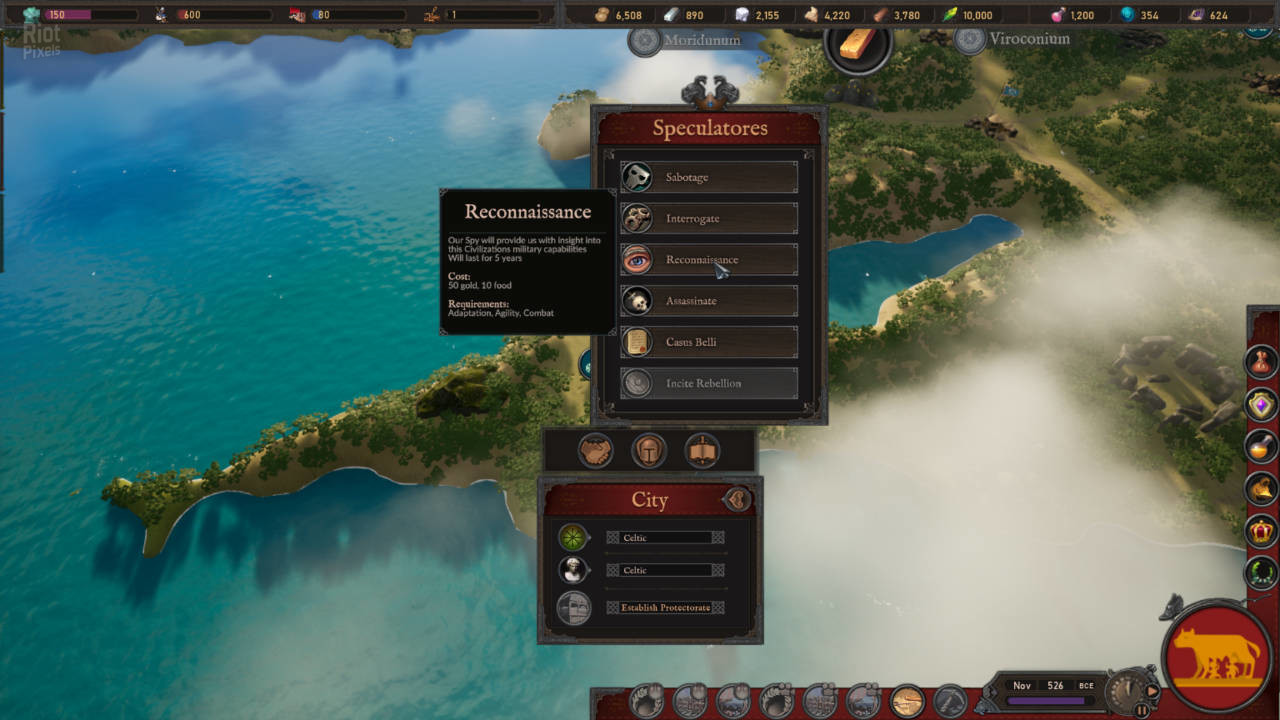This screenshot has height=720, width=1280.
Task: Open the golden Roman helmet menu
Action: [x=1261, y=489]
